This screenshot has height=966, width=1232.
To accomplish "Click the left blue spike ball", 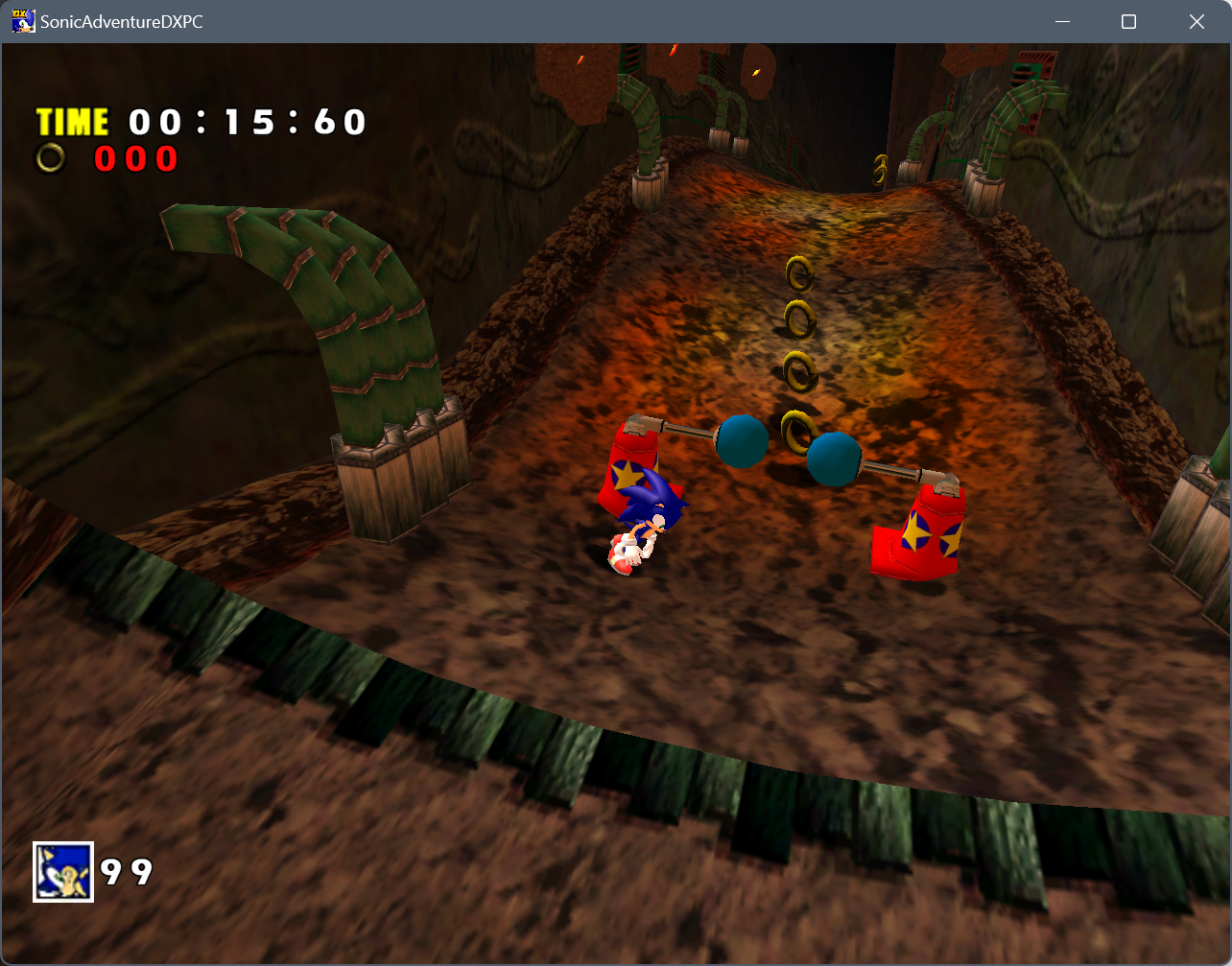I will click(x=744, y=444).
